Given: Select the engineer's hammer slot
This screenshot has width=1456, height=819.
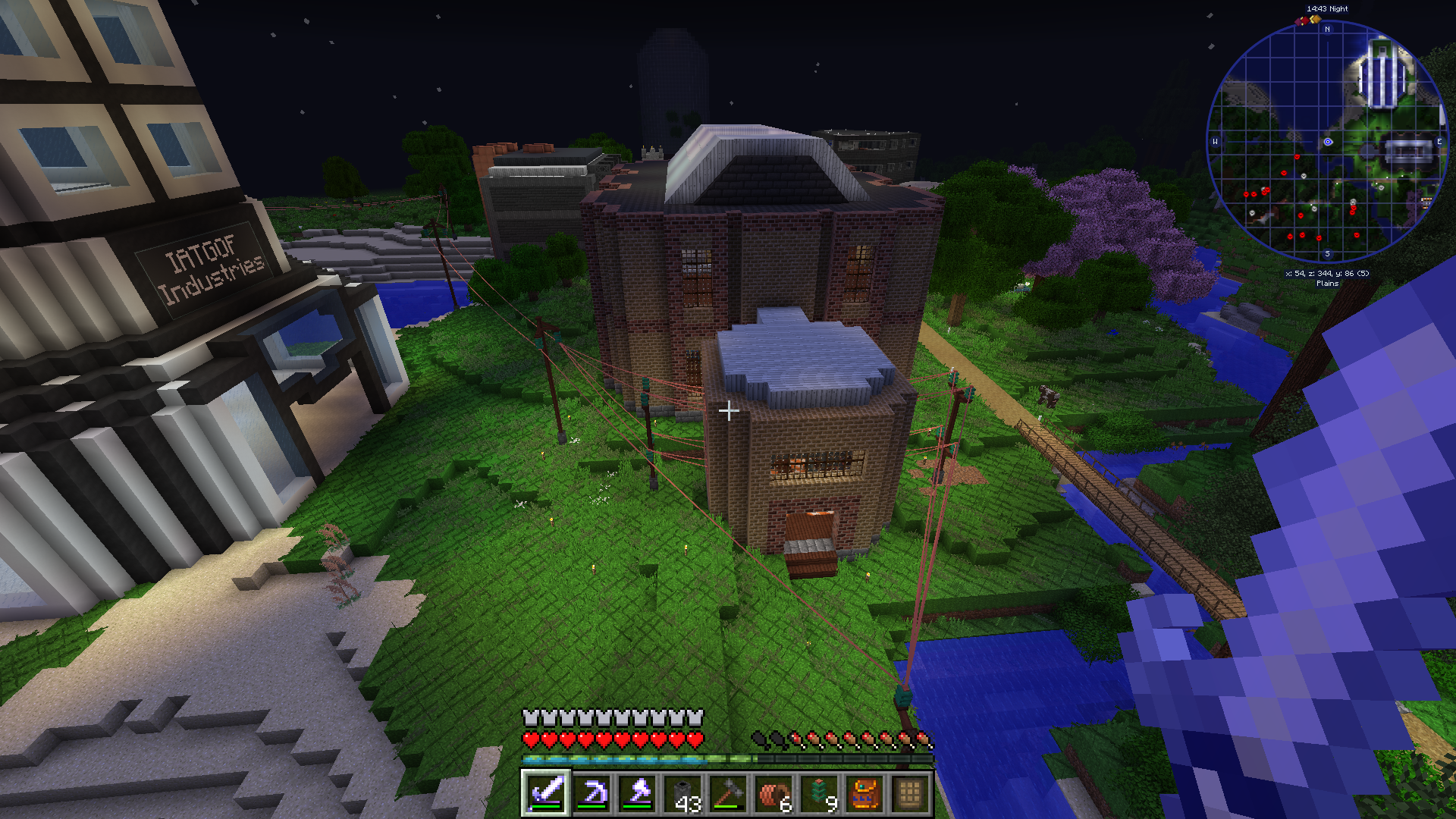Looking at the screenshot, I should click(728, 794).
